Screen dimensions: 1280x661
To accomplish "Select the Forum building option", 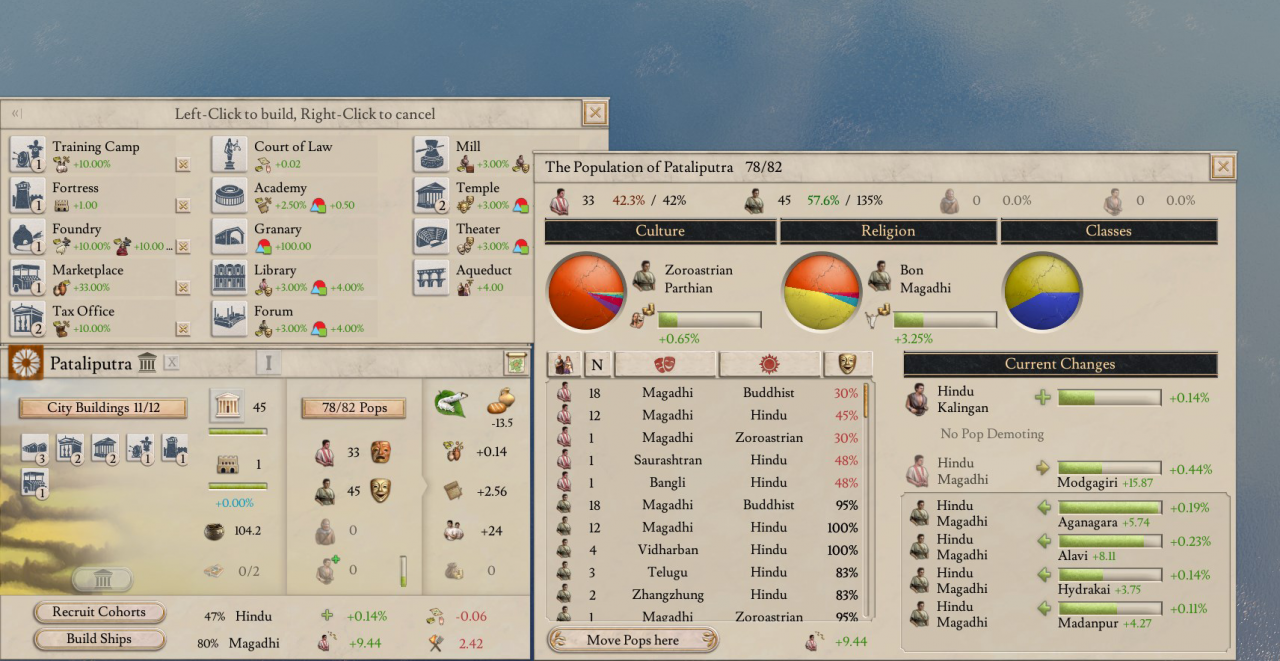I will pos(230,318).
